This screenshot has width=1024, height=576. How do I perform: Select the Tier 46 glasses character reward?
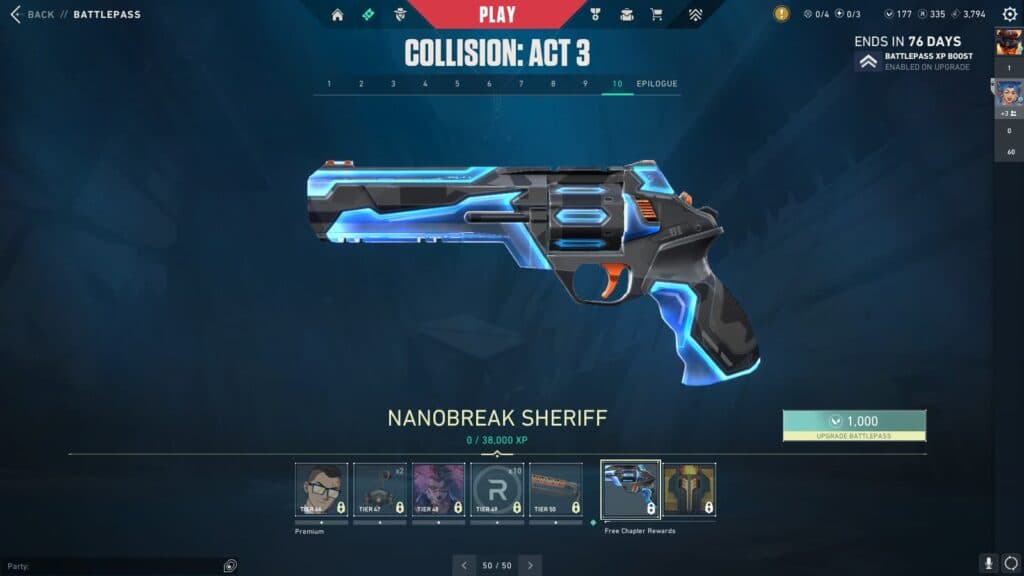[x=322, y=489]
